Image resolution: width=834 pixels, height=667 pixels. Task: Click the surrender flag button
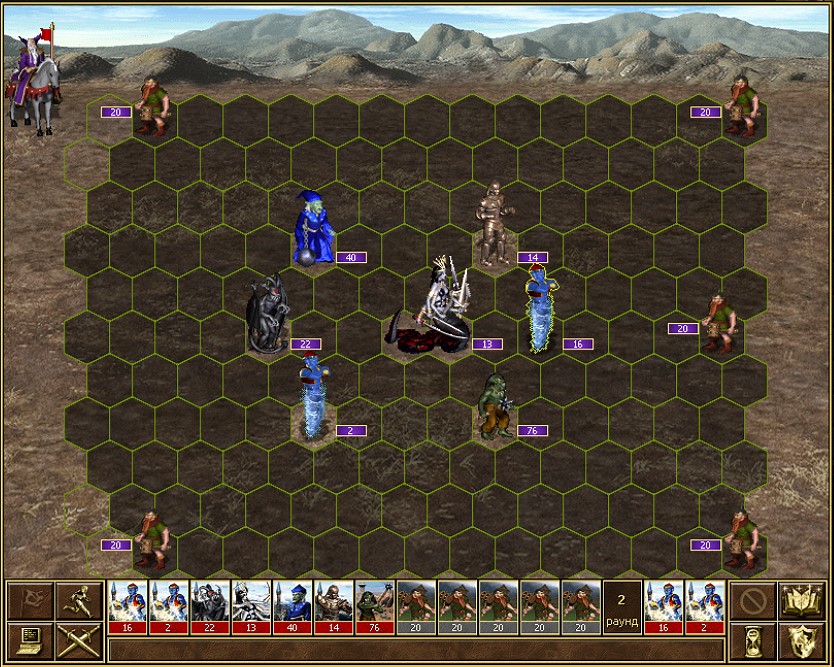click(30, 601)
